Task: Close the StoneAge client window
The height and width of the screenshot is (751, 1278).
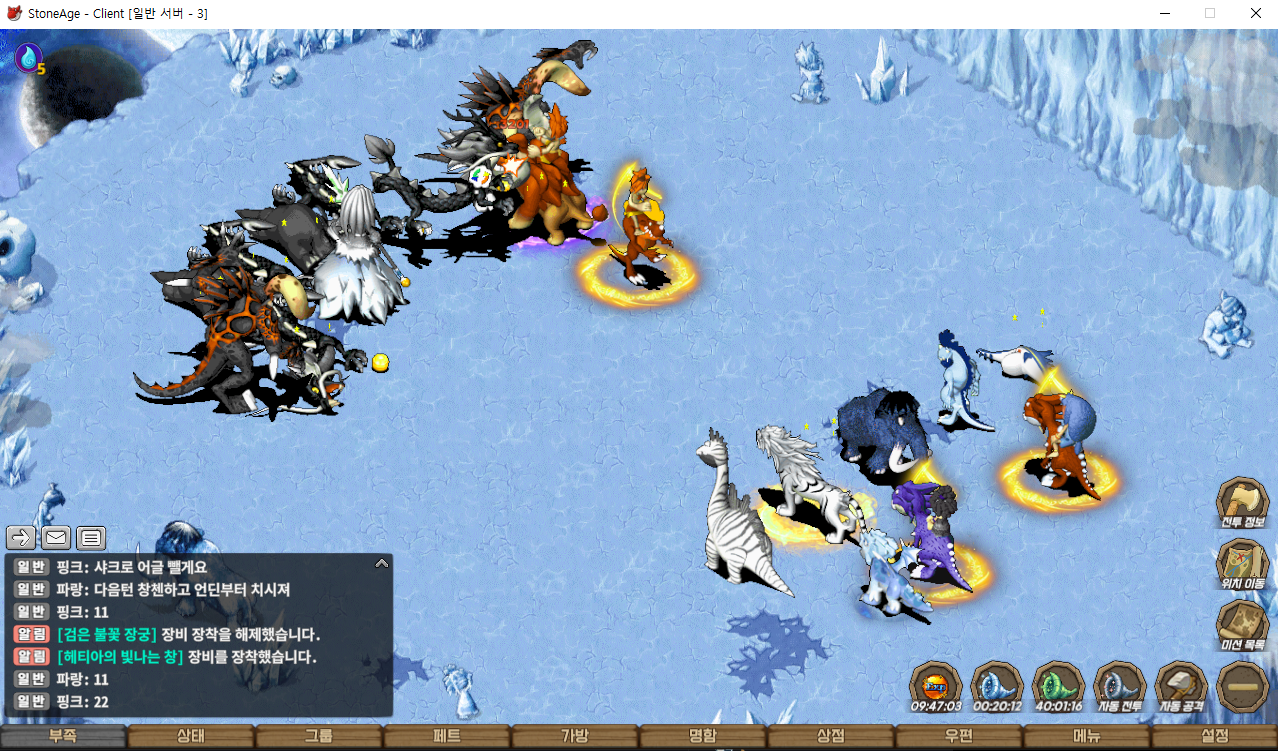Action: [x=1255, y=13]
